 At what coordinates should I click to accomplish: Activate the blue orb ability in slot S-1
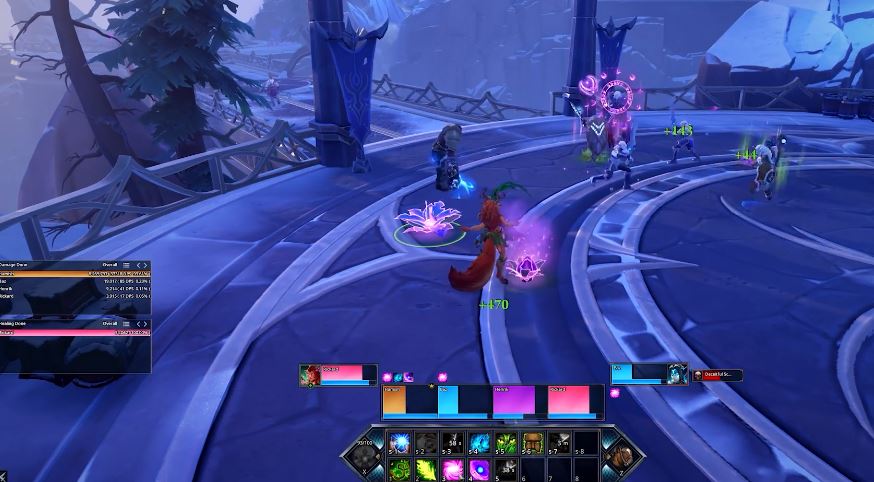[x=400, y=444]
